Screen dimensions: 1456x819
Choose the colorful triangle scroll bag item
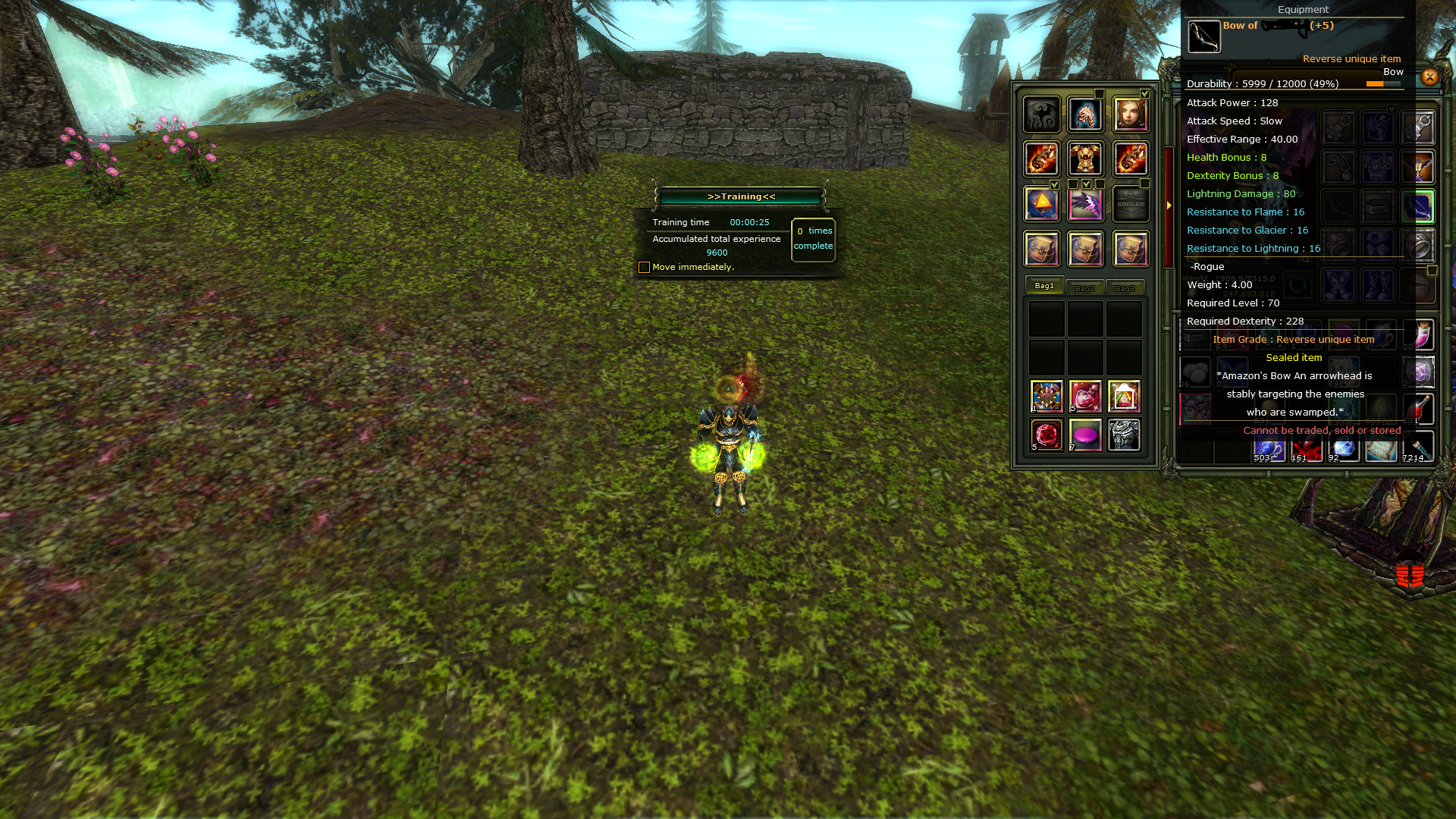tap(1124, 396)
